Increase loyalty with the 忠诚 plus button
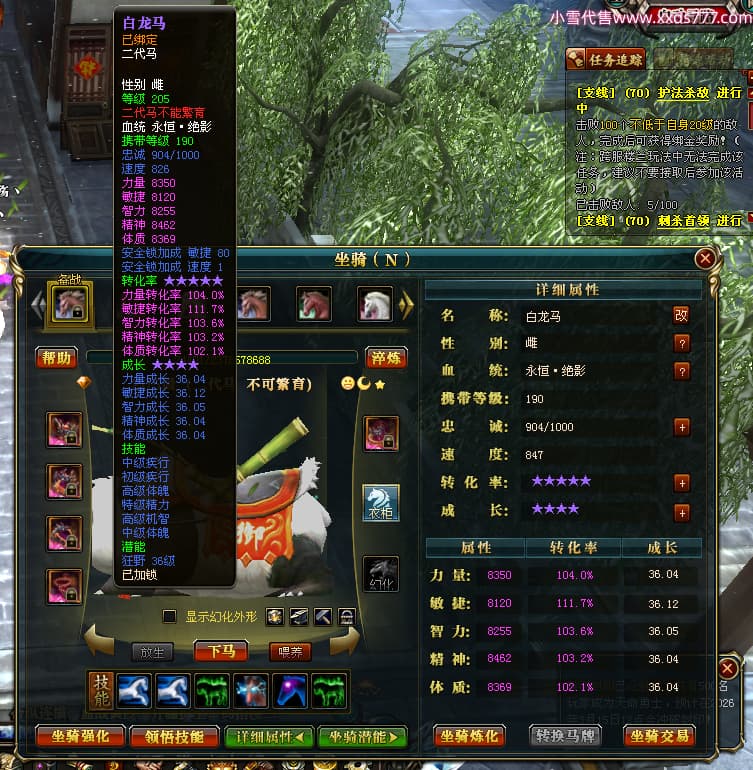The width and height of the screenshot is (753, 770). point(682,427)
